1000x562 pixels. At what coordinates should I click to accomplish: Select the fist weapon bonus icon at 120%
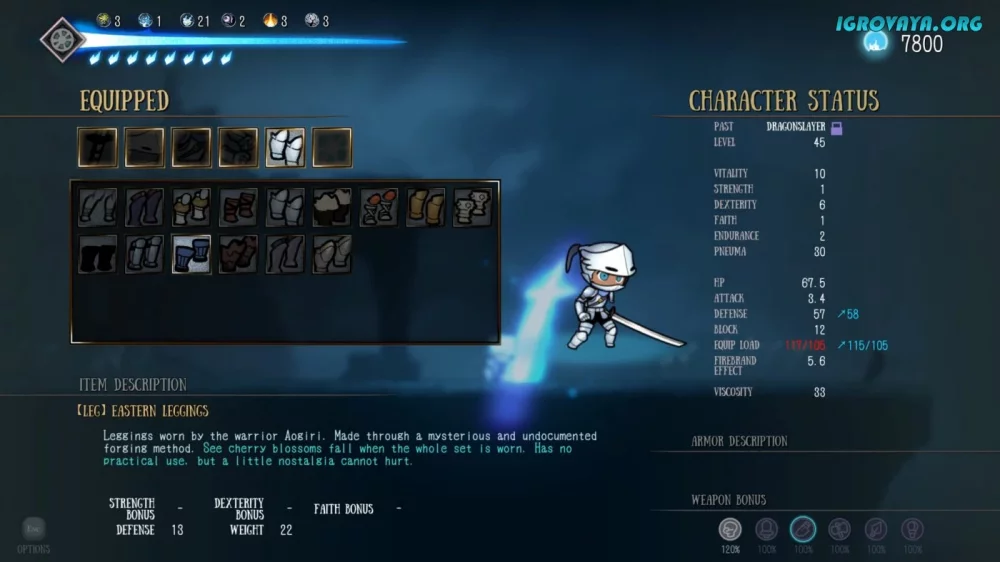[731, 530]
